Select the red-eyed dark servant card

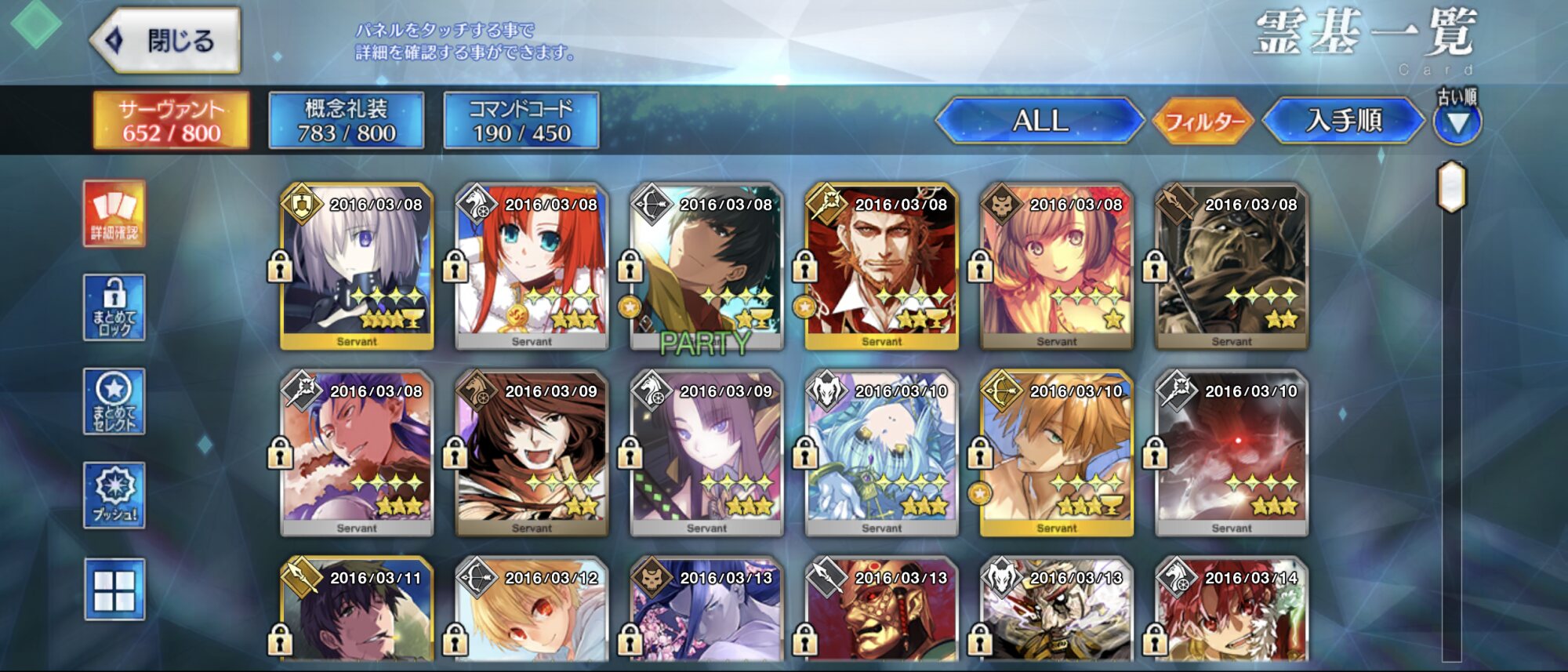pyautogui.click(x=1231, y=453)
